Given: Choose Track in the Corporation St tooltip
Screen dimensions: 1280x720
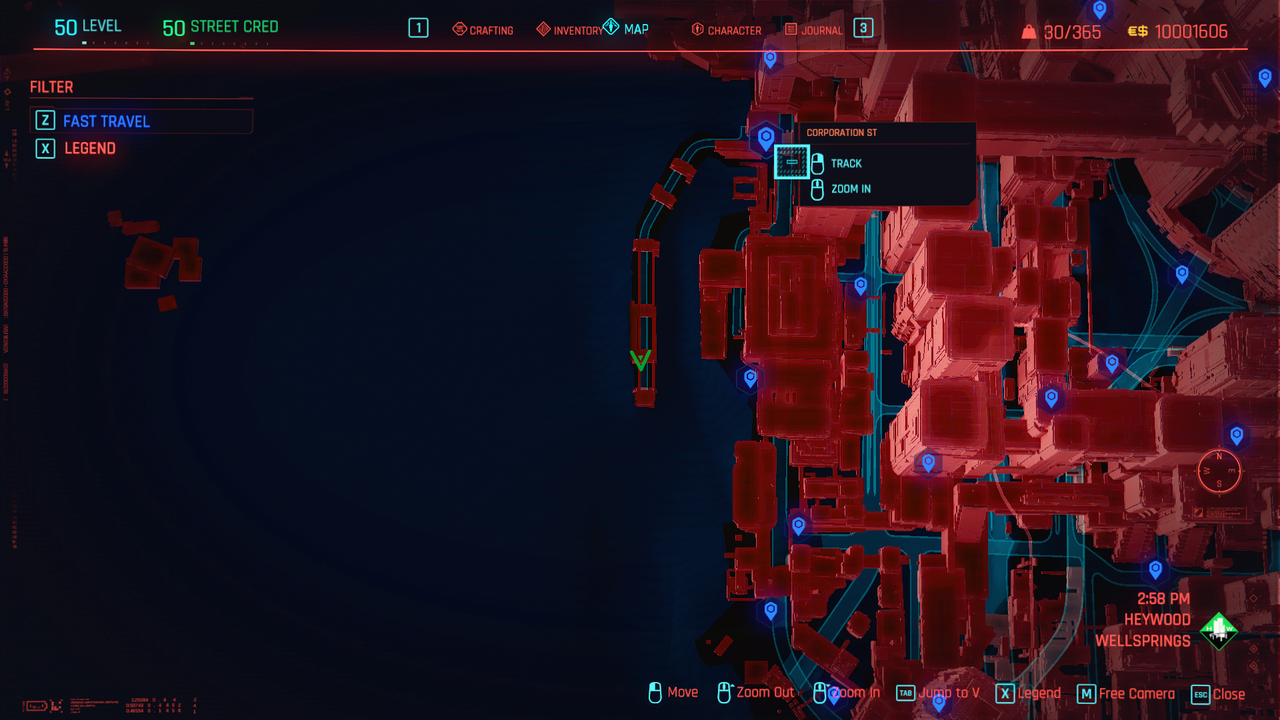Looking at the screenshot, I should [x=846, y=163].
